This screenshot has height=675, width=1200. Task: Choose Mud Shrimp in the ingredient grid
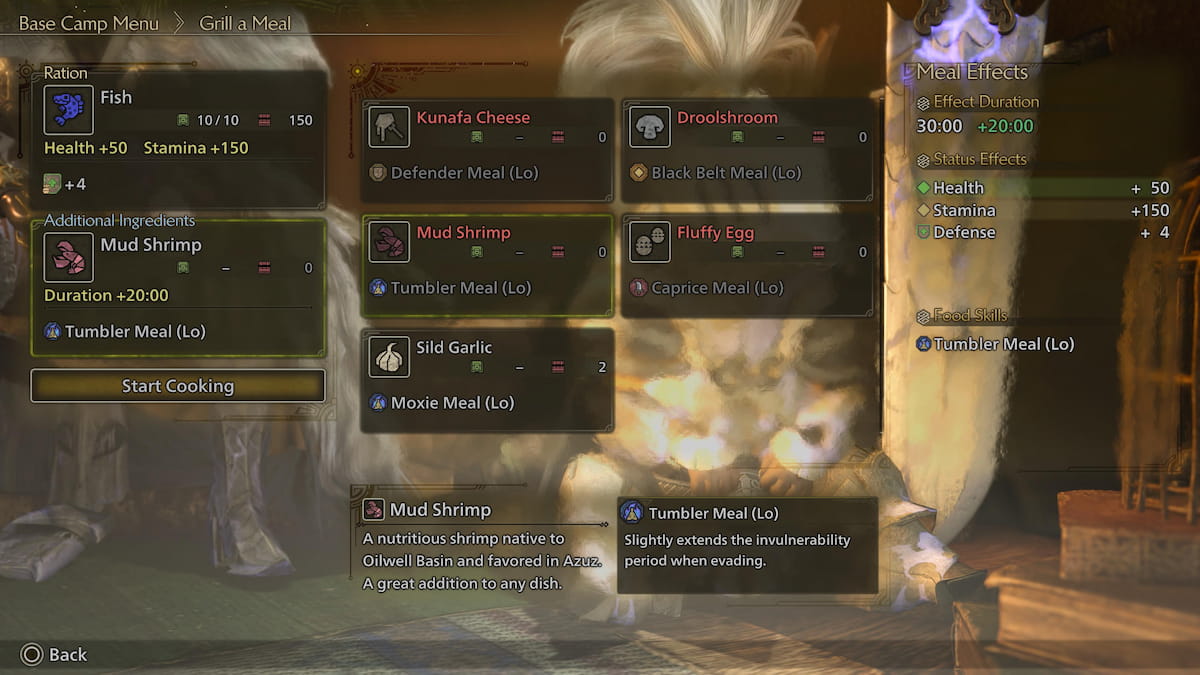(x=488, y=265)
